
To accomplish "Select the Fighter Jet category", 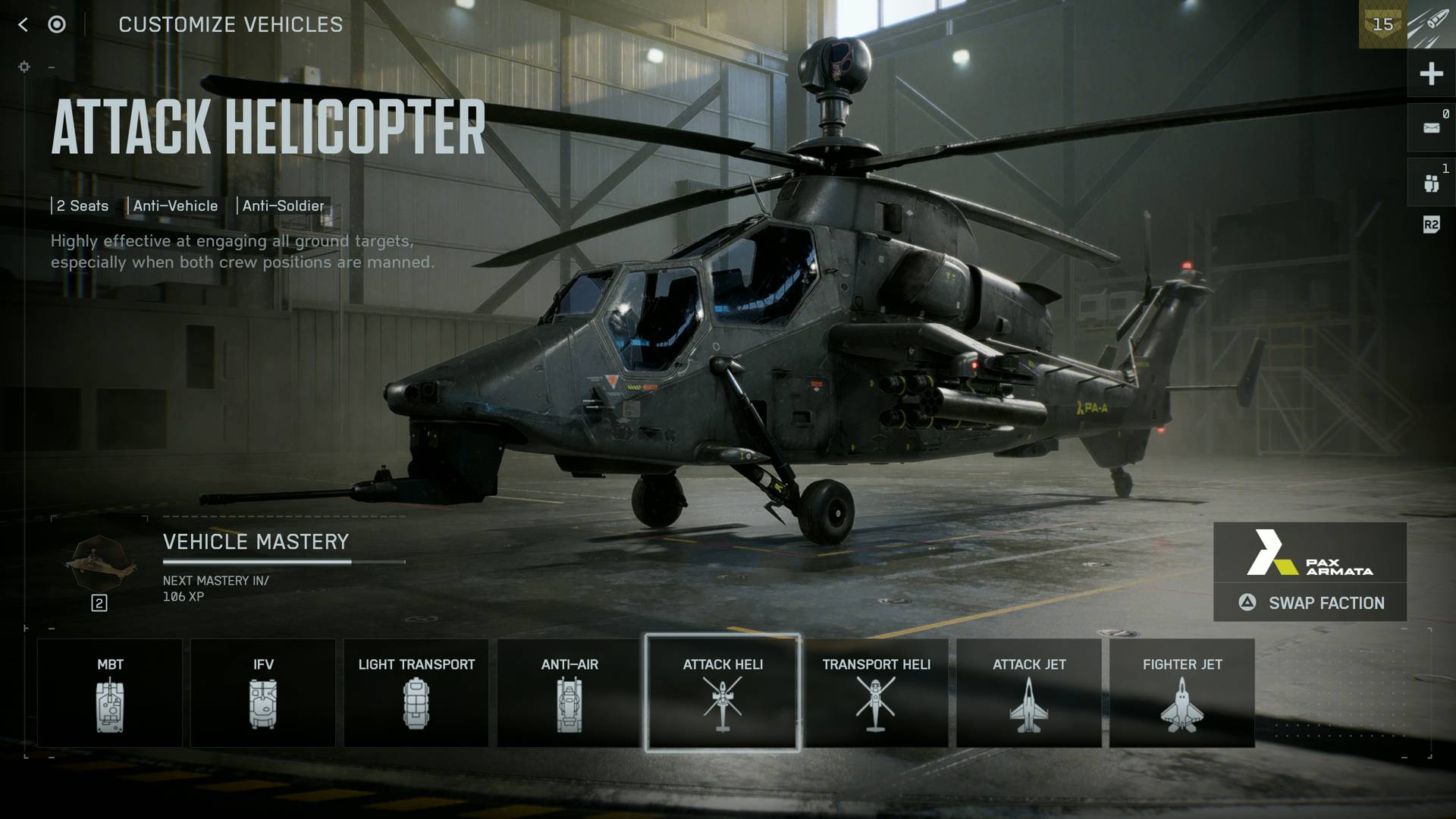I will point(1182,693).
